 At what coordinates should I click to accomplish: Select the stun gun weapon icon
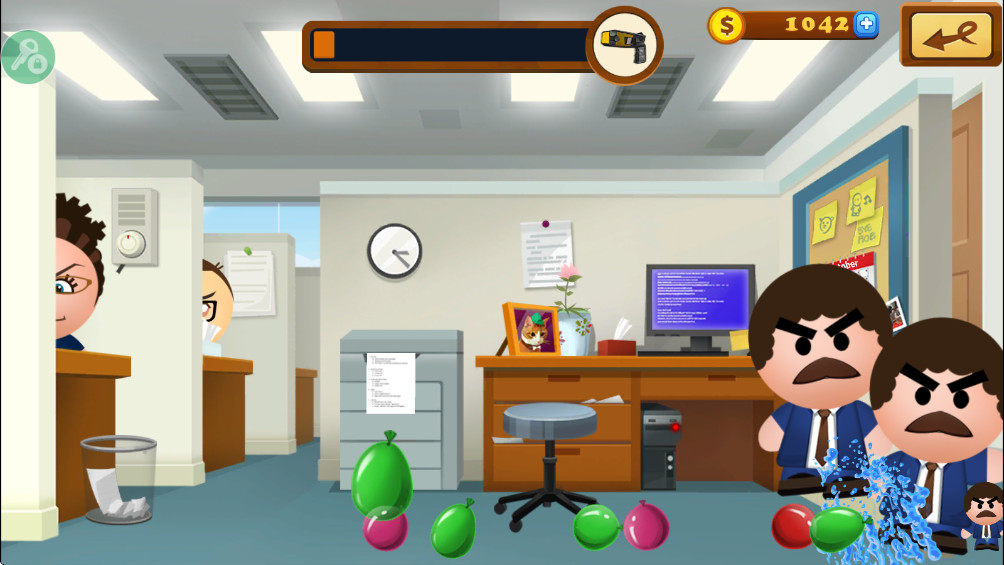point(624,45)
